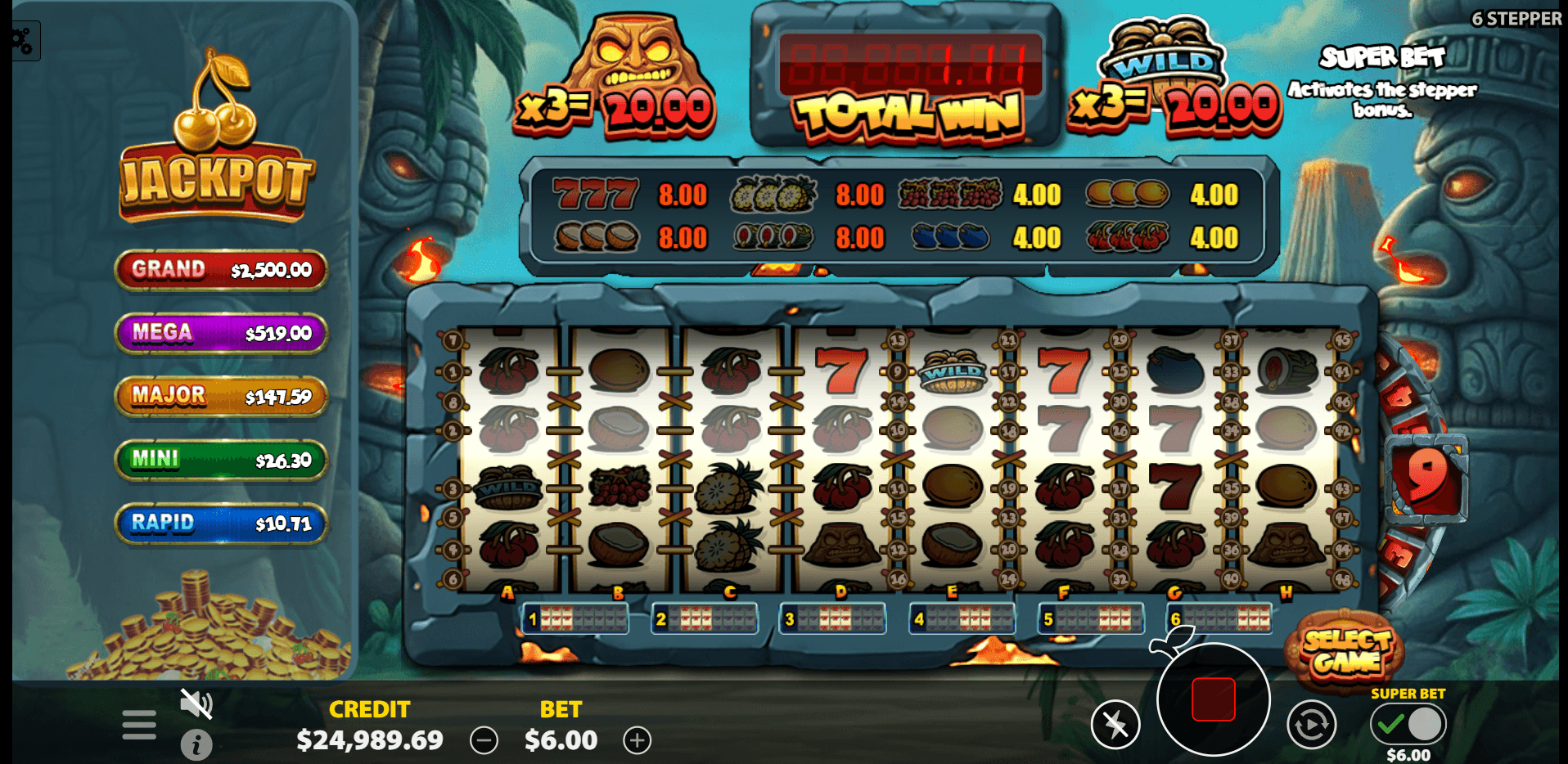Image resolution: width=1568 pixels, height=764 pixels.
Task: Choose stepper game pattern 3
Action: tap(833, 619)
